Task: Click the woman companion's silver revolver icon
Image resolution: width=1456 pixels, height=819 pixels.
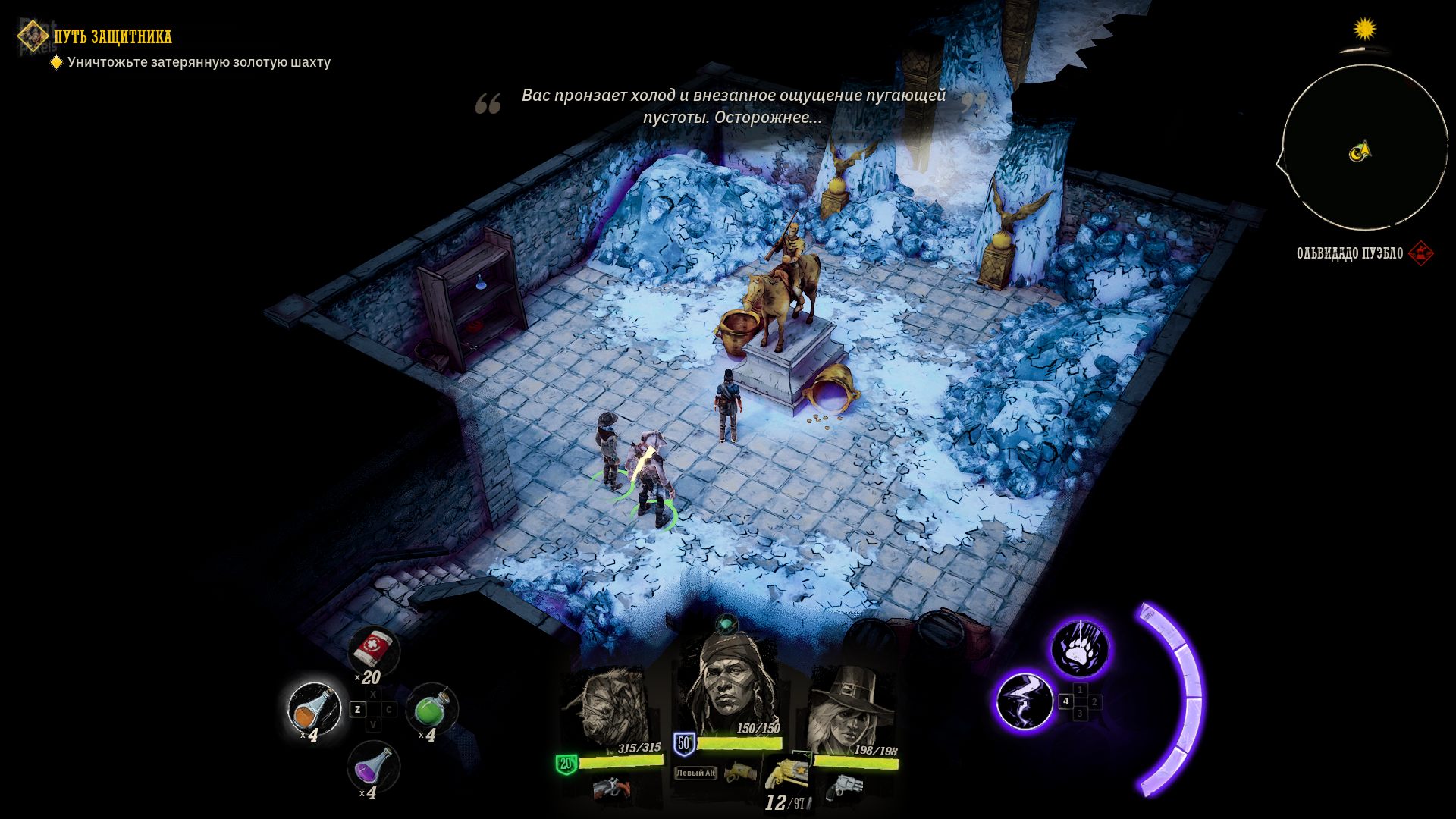Action: coord(844,788)
